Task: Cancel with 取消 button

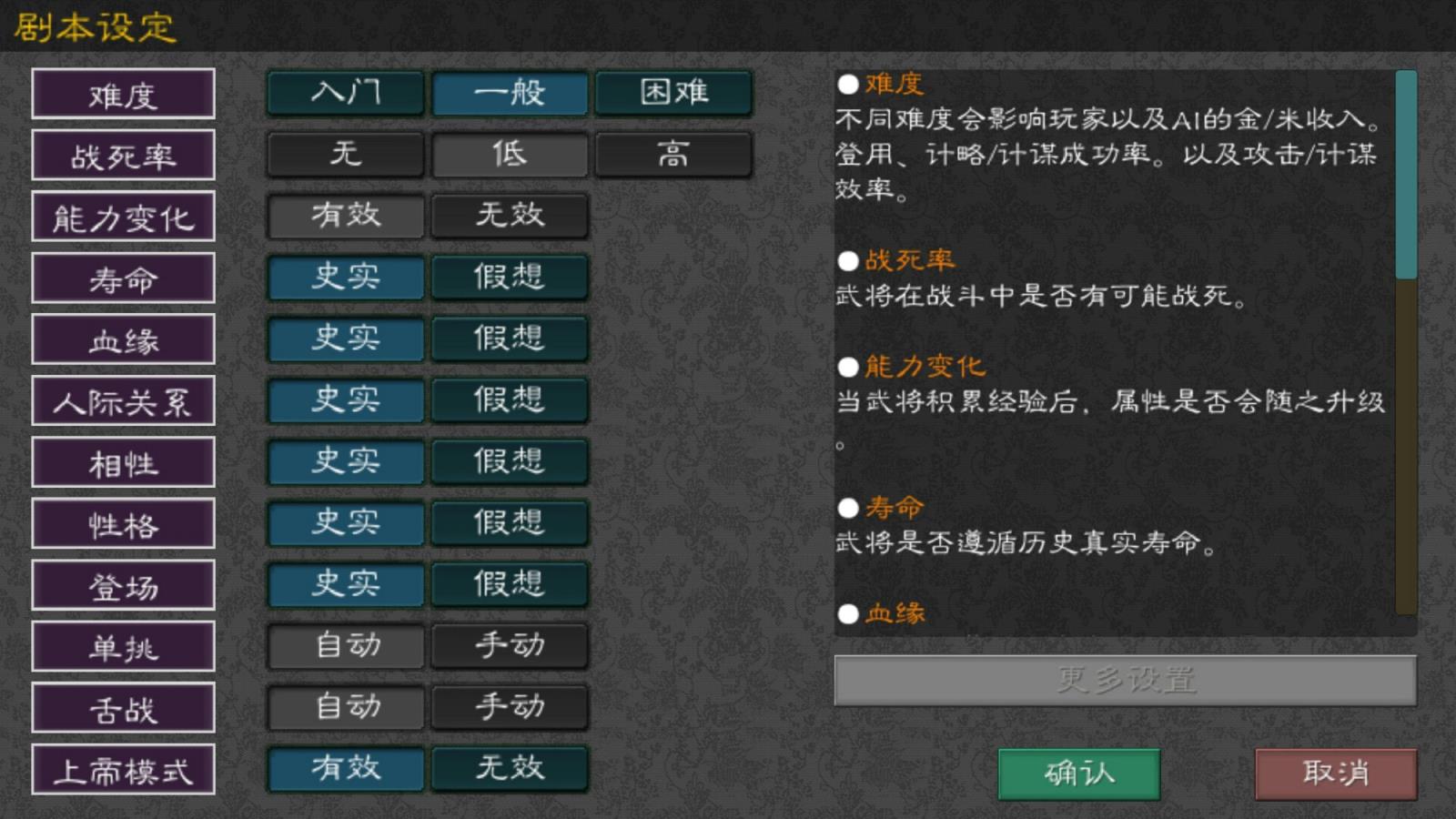Action: [1334, 774]
